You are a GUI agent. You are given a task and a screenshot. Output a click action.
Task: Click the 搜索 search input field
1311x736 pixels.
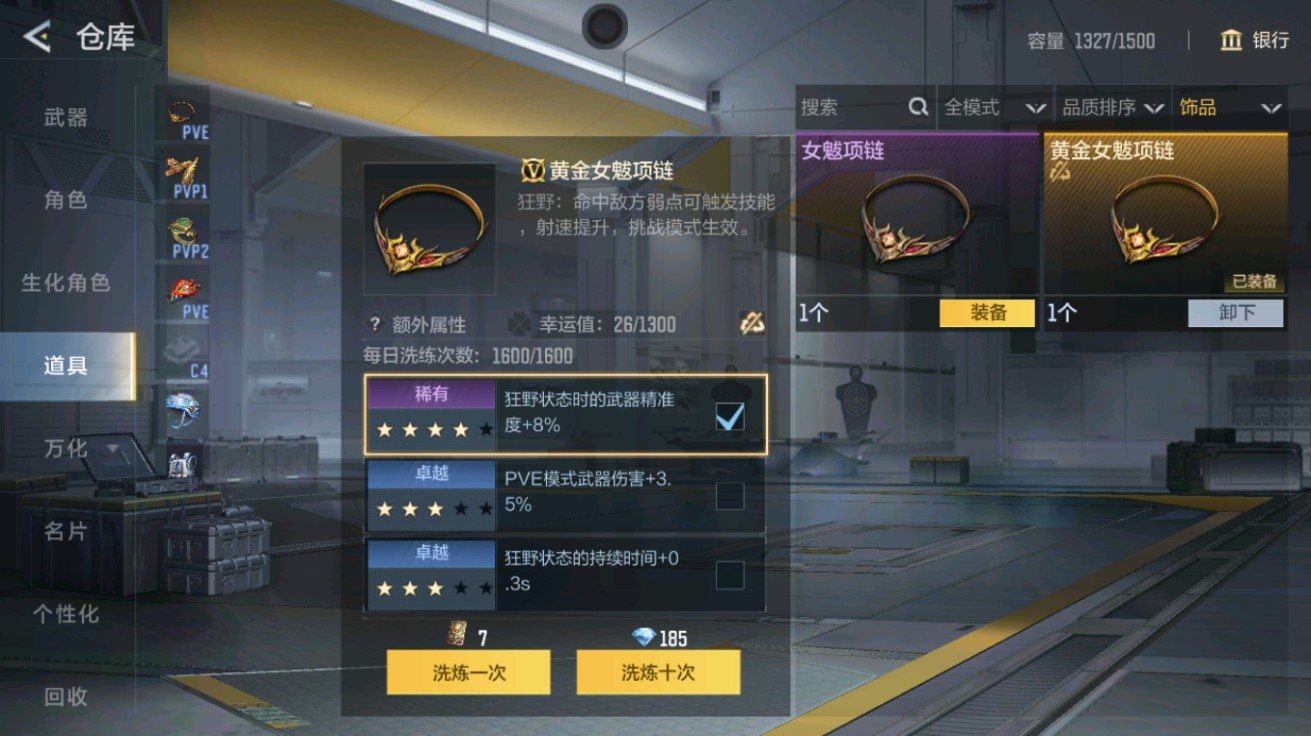pyautogui.click(x=850, y=107)
